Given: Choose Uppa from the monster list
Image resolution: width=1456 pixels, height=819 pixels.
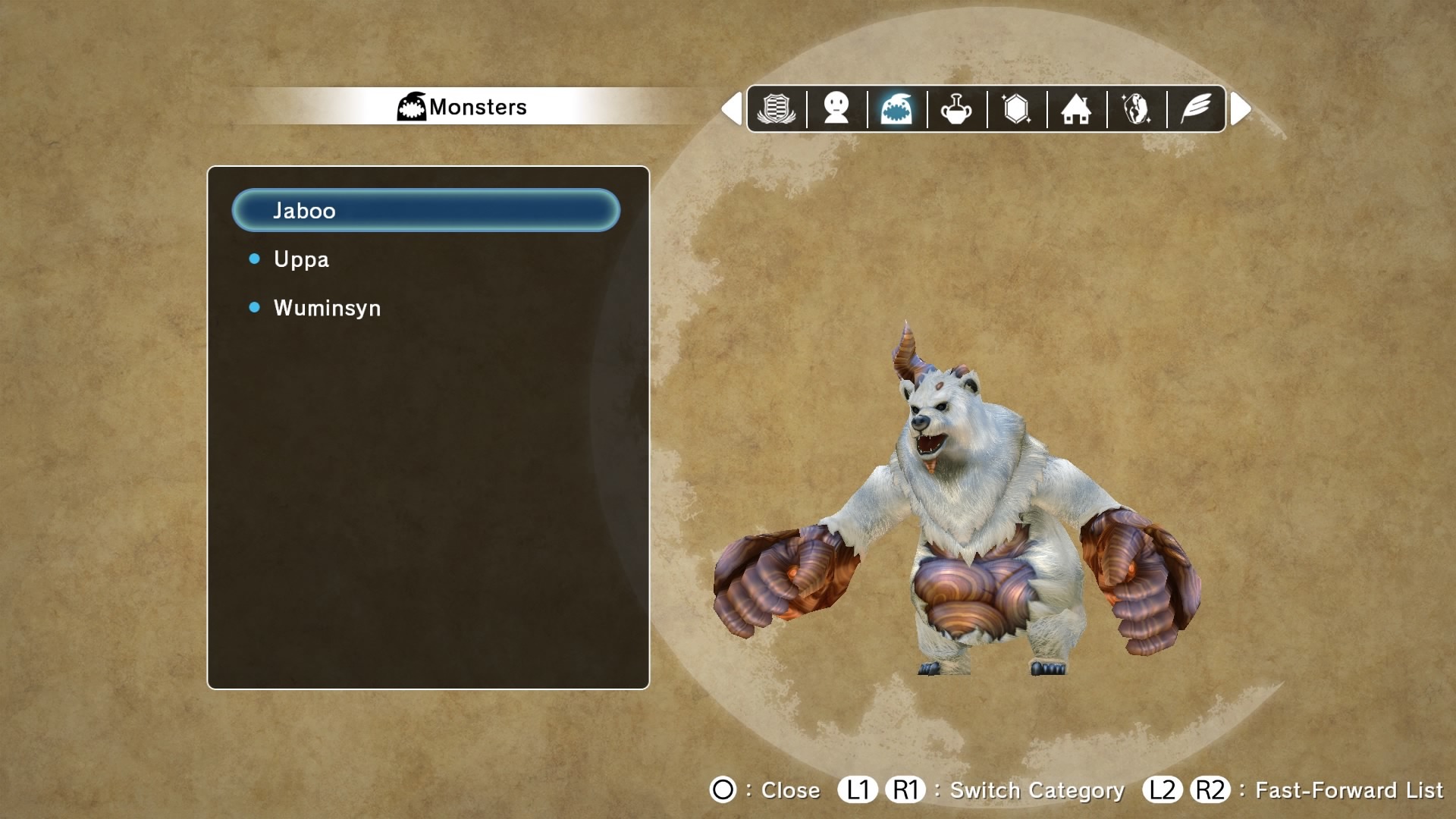Looking at the screenshot, I should (301, 259).
